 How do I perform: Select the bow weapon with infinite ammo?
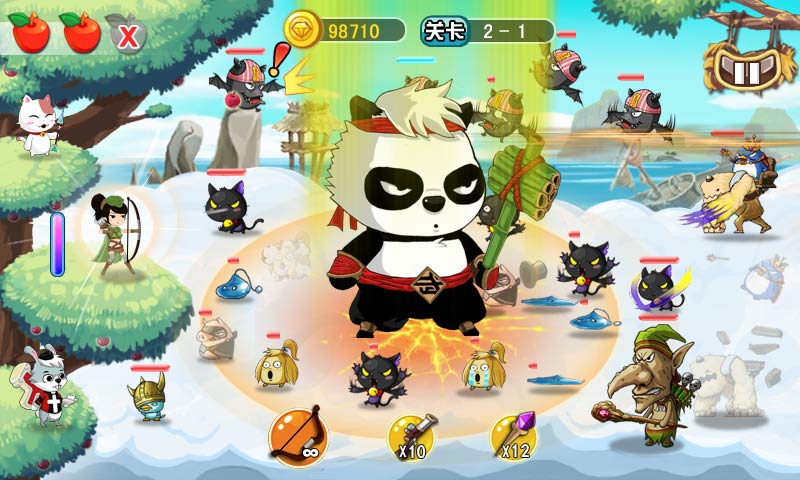point(297,434)
